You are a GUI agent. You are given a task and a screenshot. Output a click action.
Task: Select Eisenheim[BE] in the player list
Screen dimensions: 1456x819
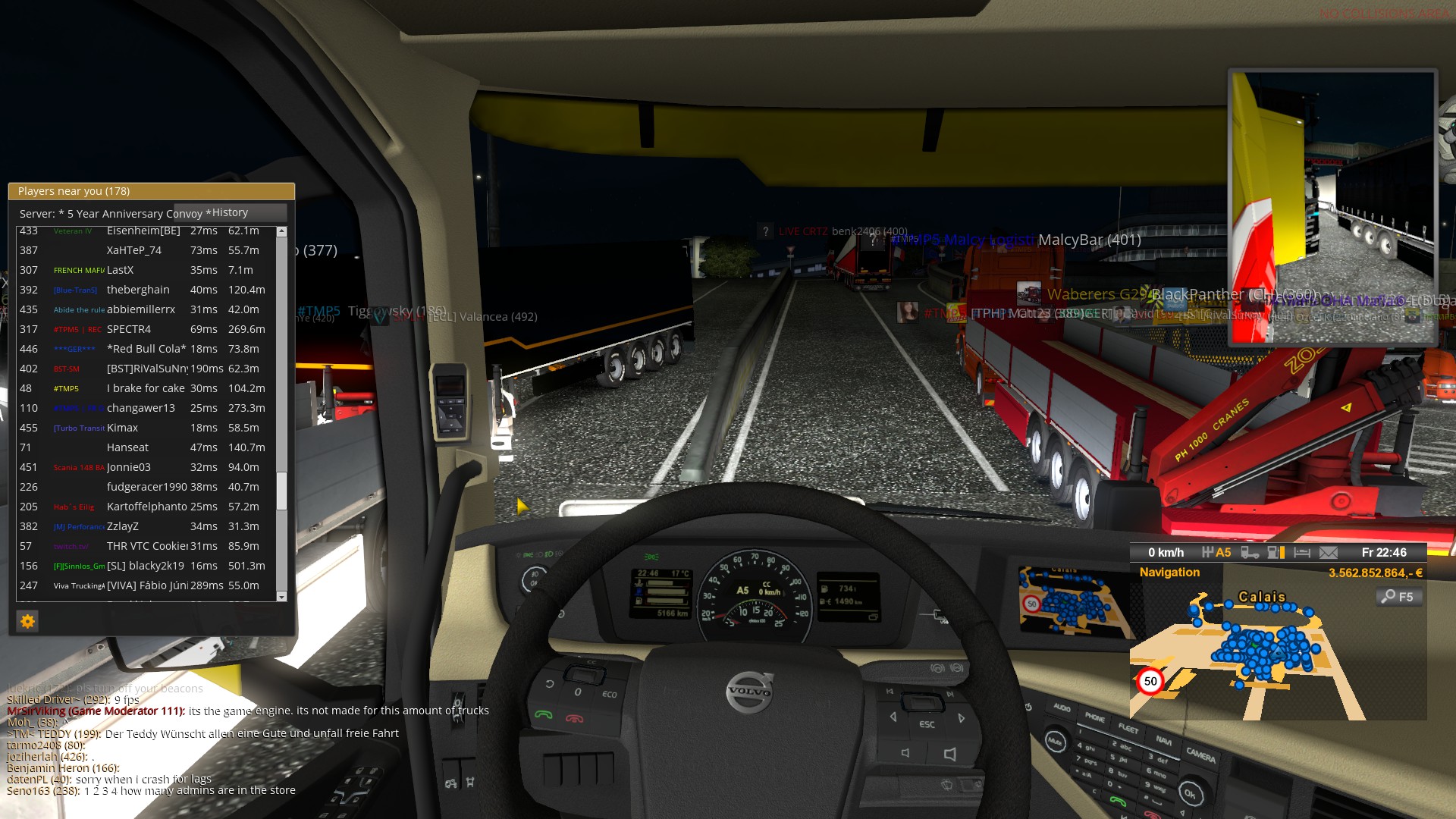point(144,231)
